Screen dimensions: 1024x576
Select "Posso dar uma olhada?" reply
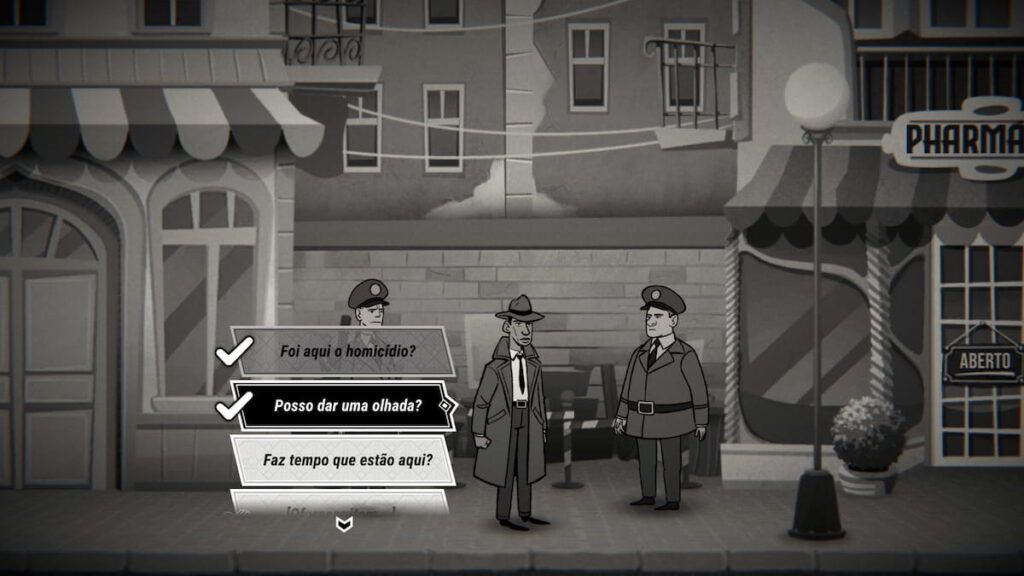(x=347, y=406)
